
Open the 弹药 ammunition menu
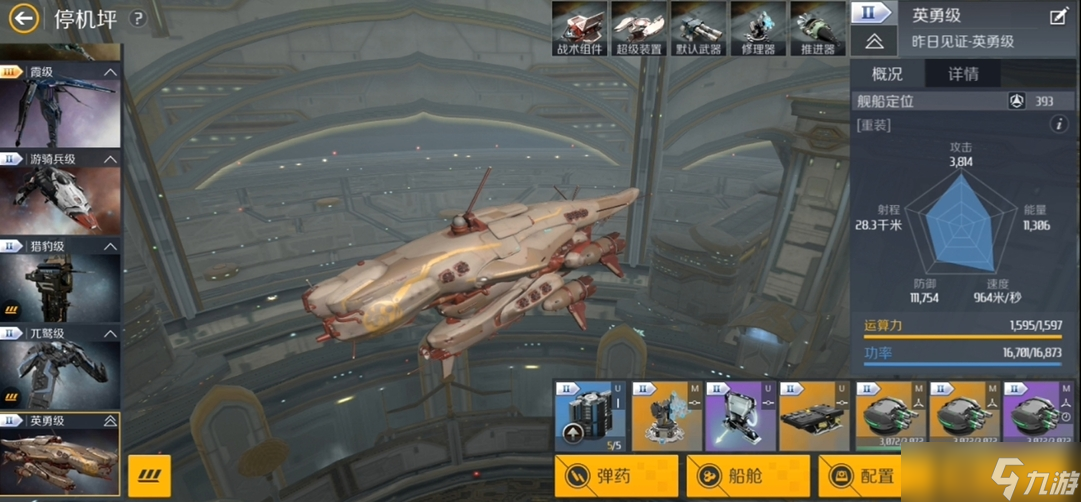(x=616, y=476)
